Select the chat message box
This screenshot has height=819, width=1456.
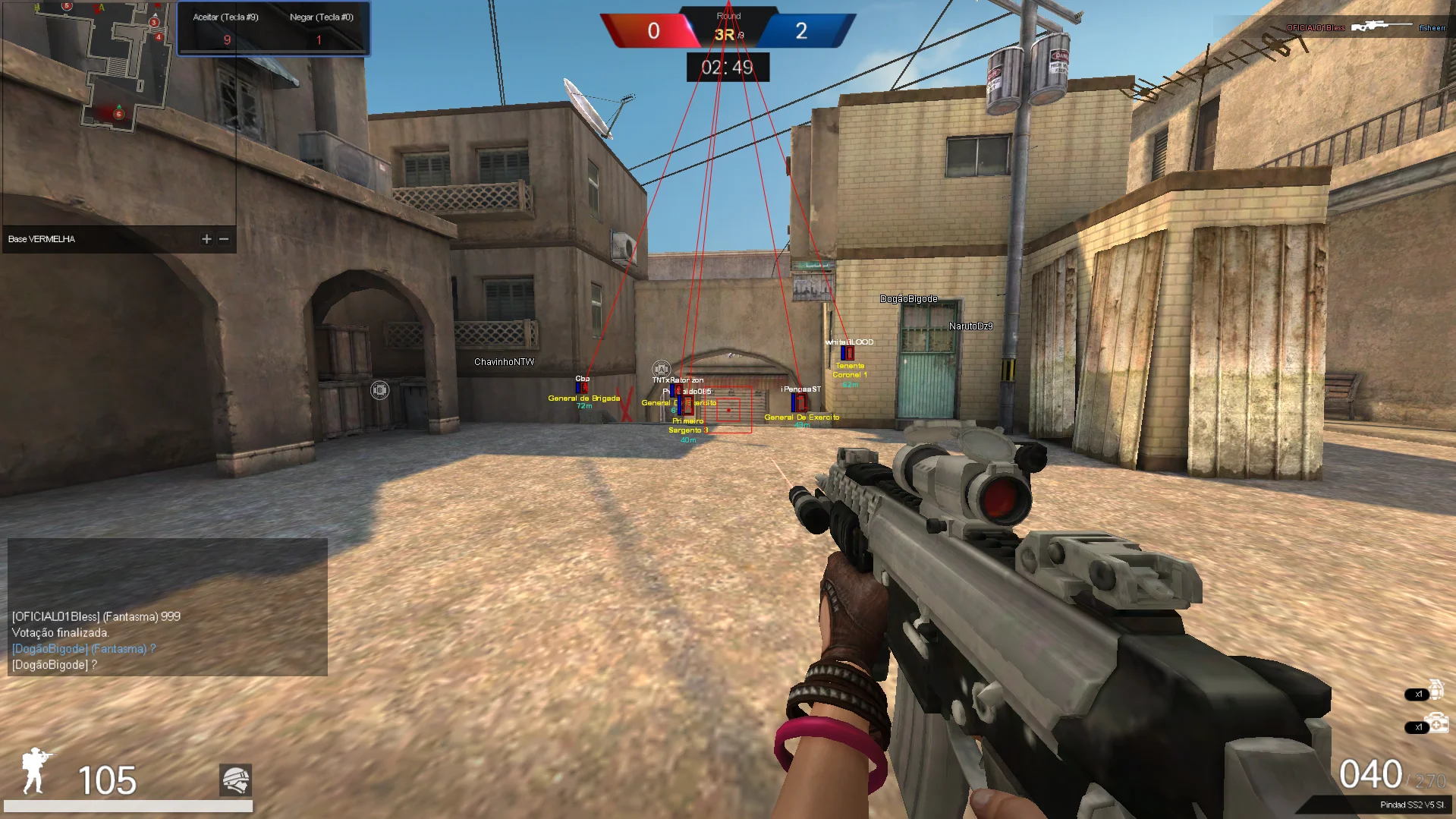(168, 607)
